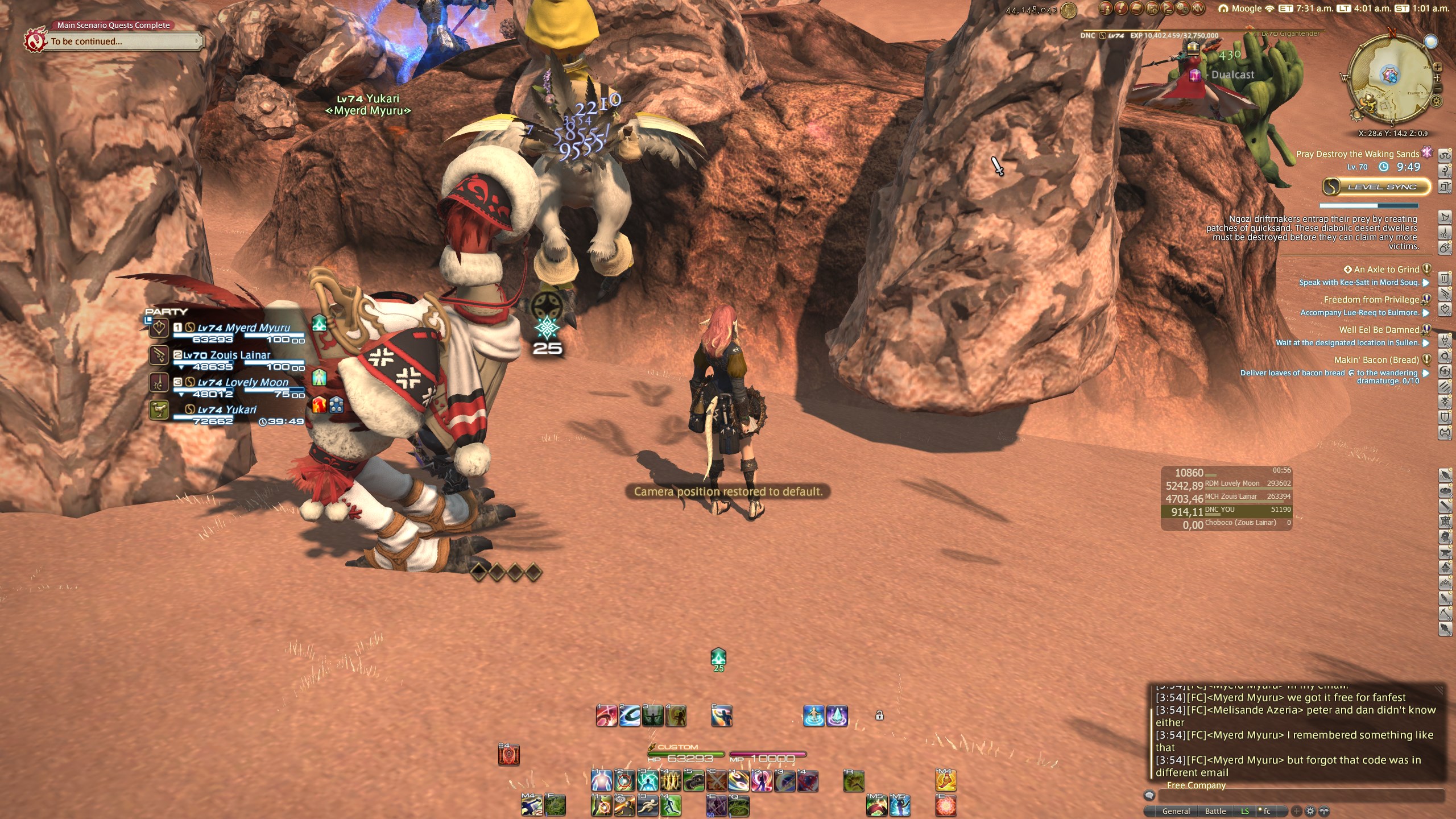Open the red exclamation mark main menu icon
This screenshot has height=819, width=1456.
click(1121, 9)
